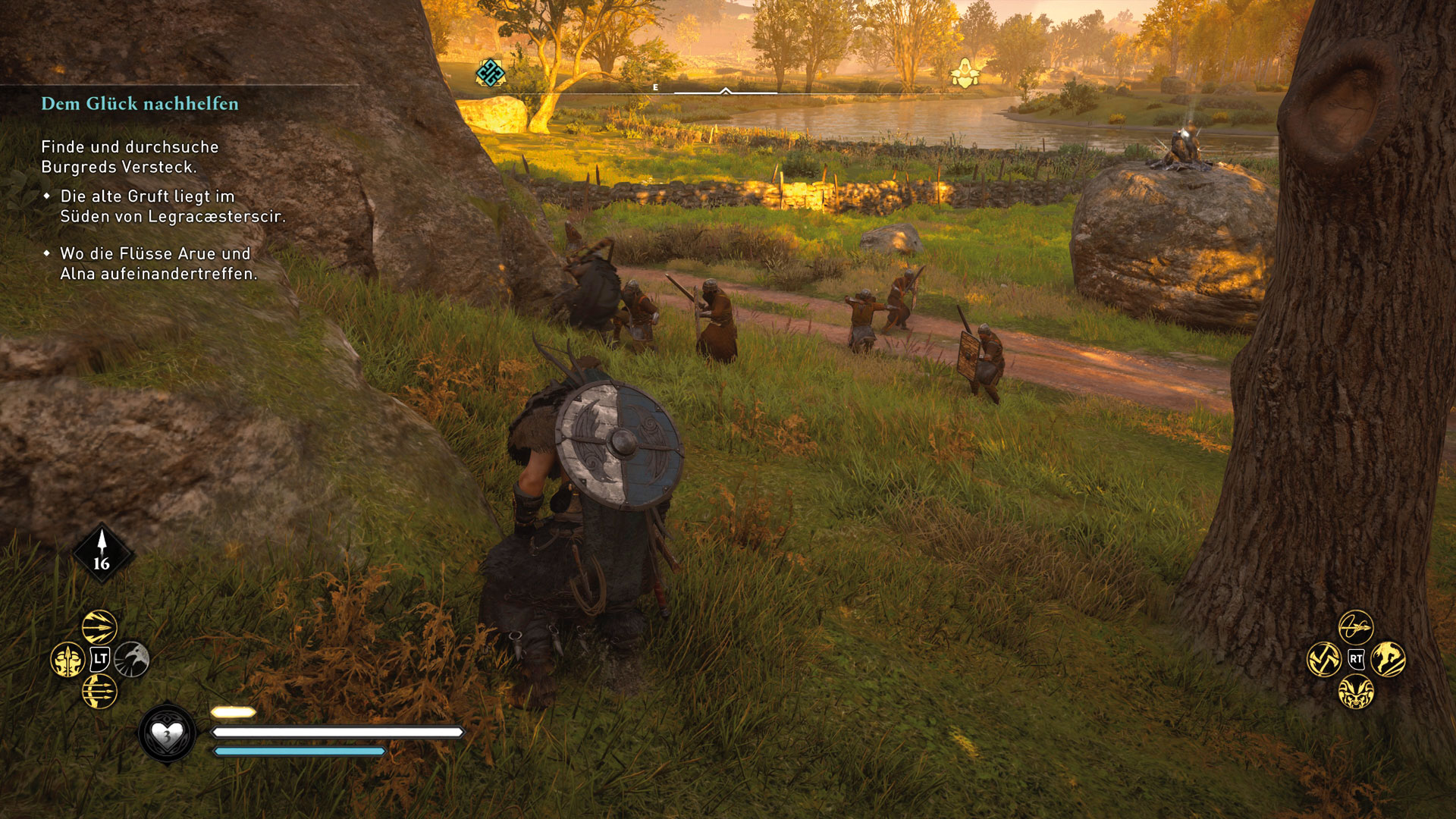1456x819 pixels.
Task: Activate the harpoon with rope melee ability
Action: click(x=1356, y=627)
